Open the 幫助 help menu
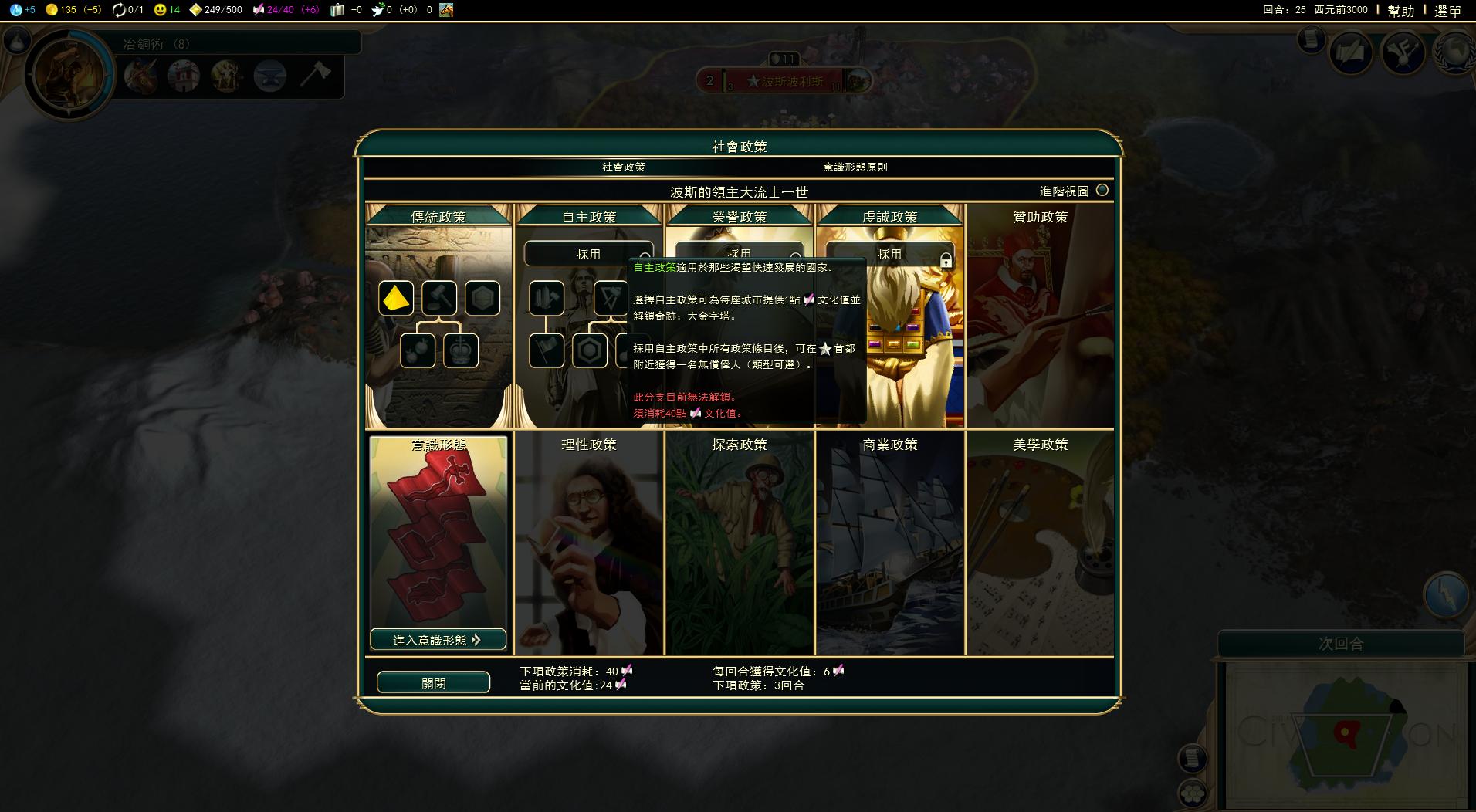The image size is (1476, 812). pos(1400,12)
